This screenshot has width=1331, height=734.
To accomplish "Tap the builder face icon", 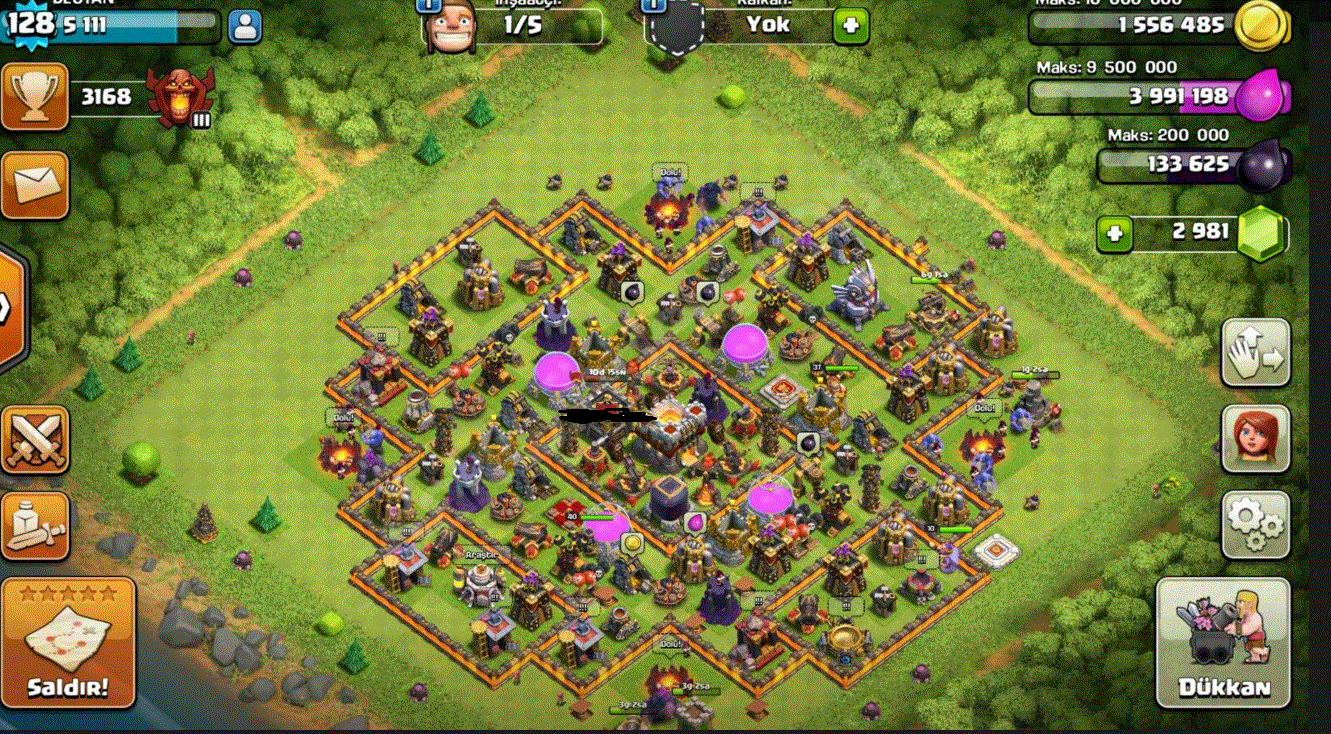I will (x=447, y=28).
